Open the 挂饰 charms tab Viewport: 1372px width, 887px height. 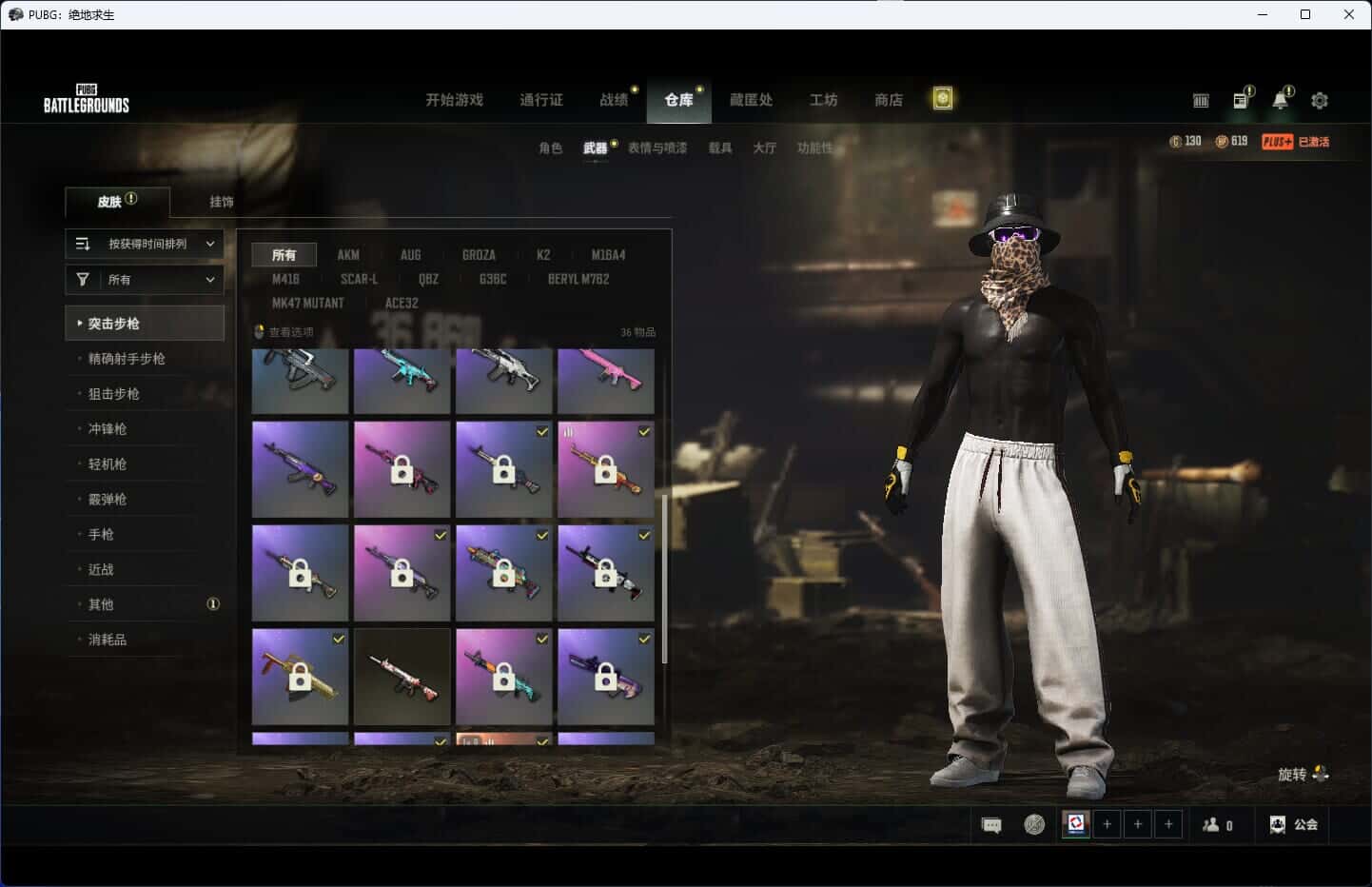222,202
